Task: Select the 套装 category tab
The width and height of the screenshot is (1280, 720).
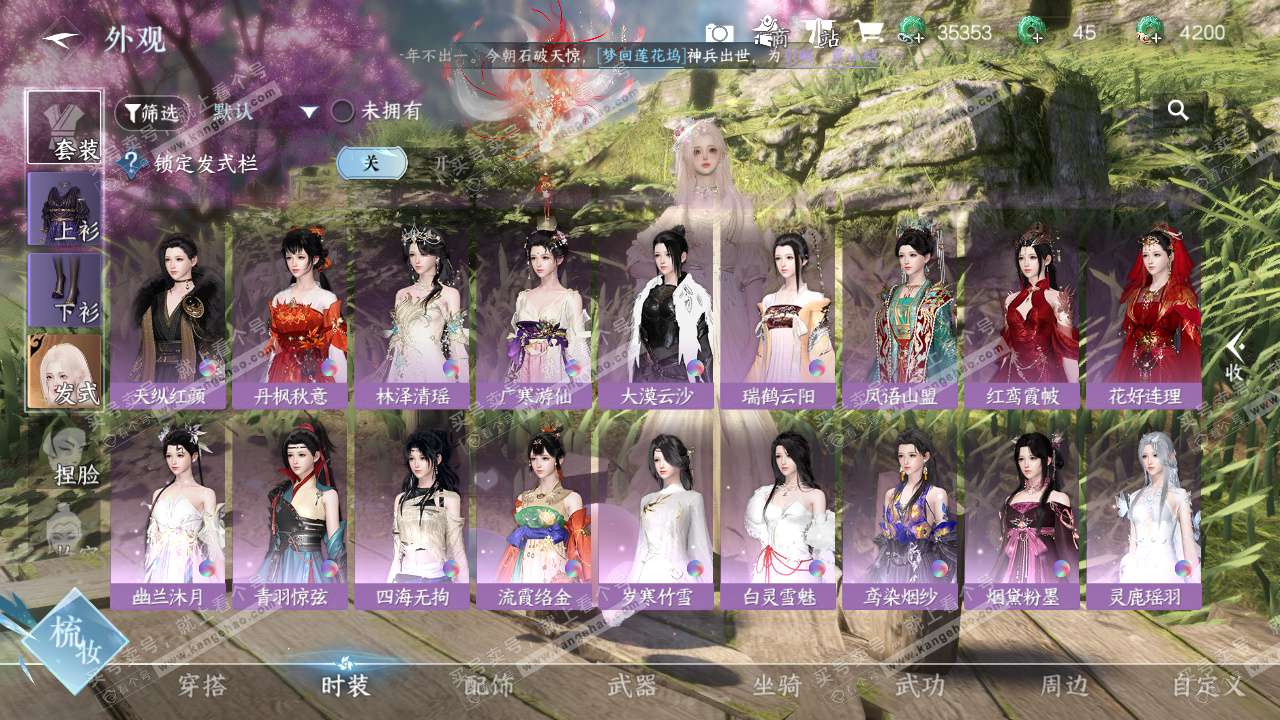Action: (65, 127)
